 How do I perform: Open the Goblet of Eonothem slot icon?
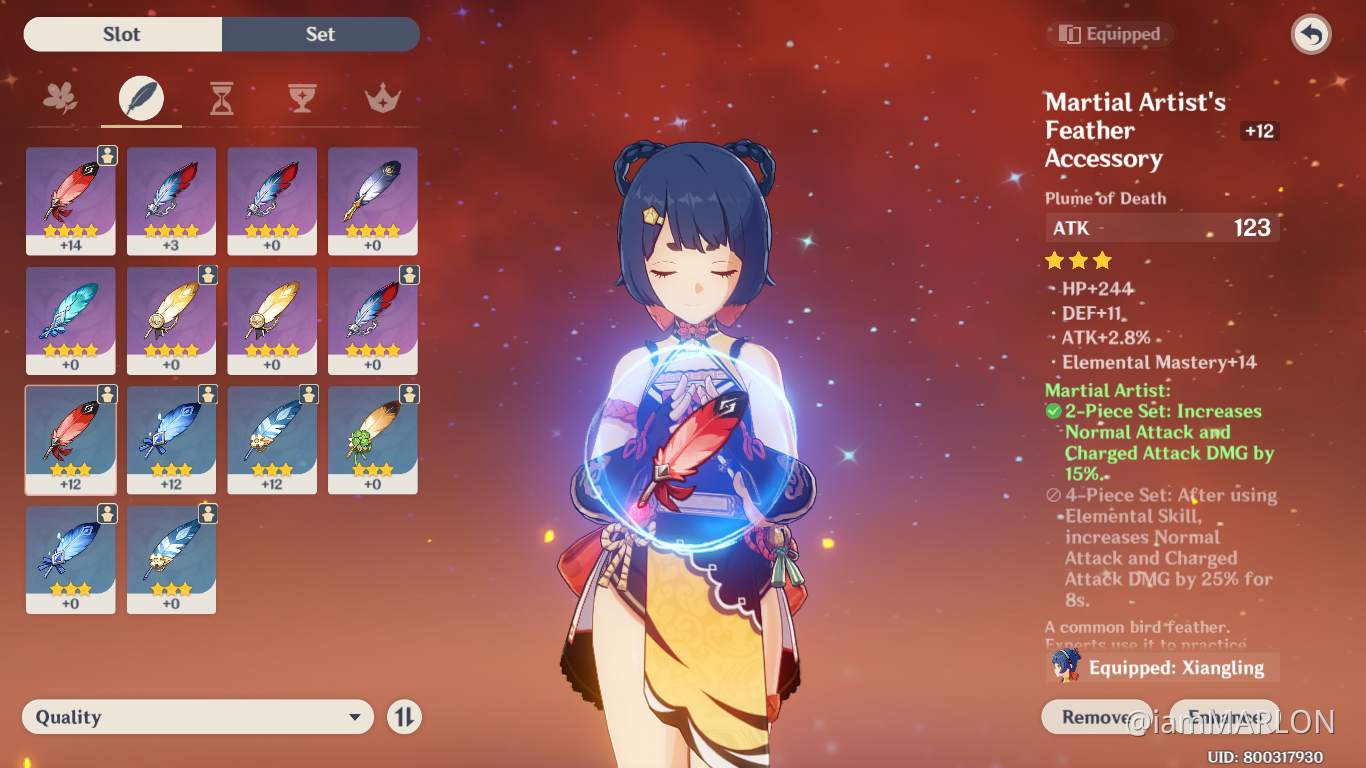302,98
